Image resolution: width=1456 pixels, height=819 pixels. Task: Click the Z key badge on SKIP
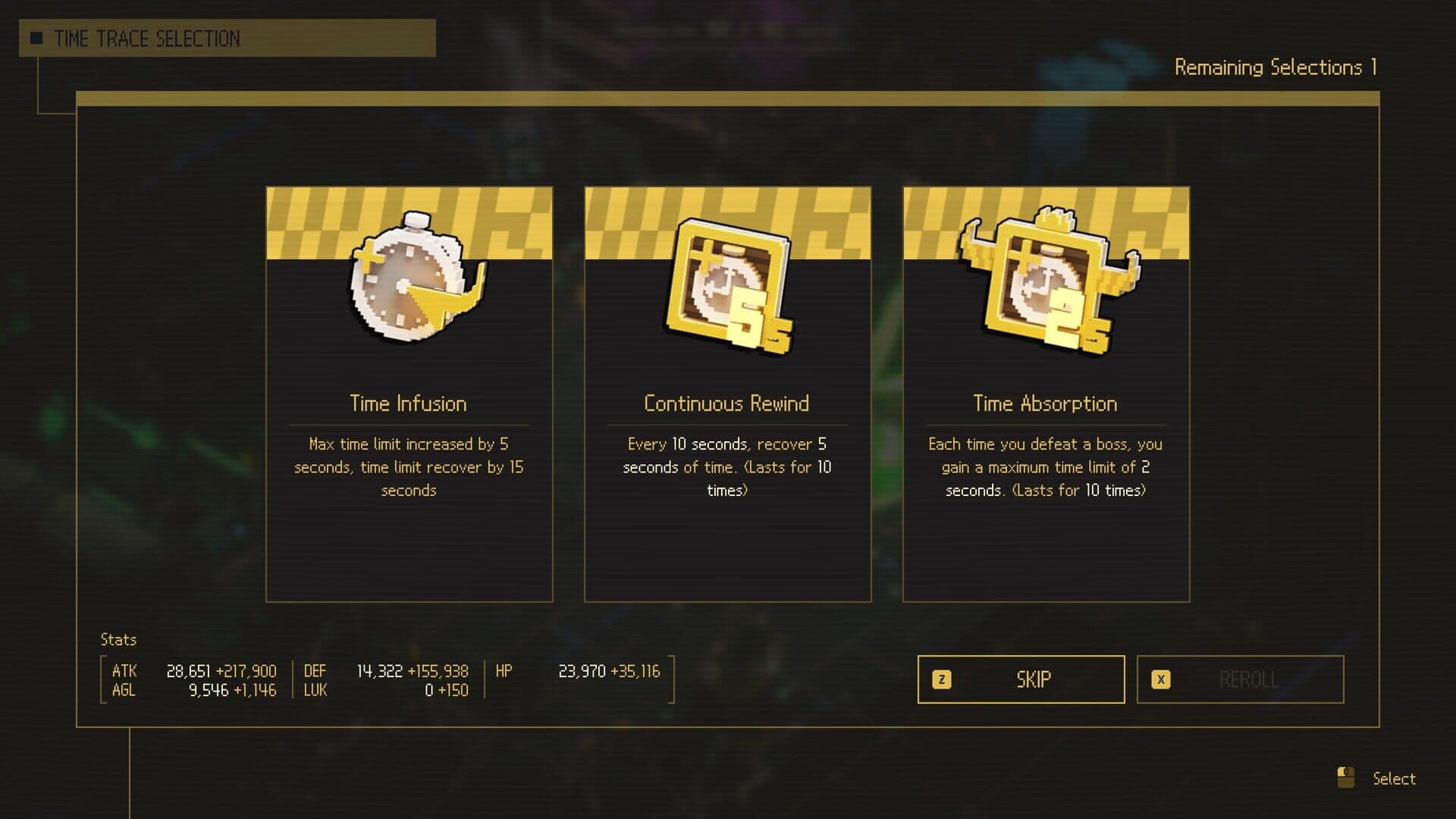(x=943, y=679)
